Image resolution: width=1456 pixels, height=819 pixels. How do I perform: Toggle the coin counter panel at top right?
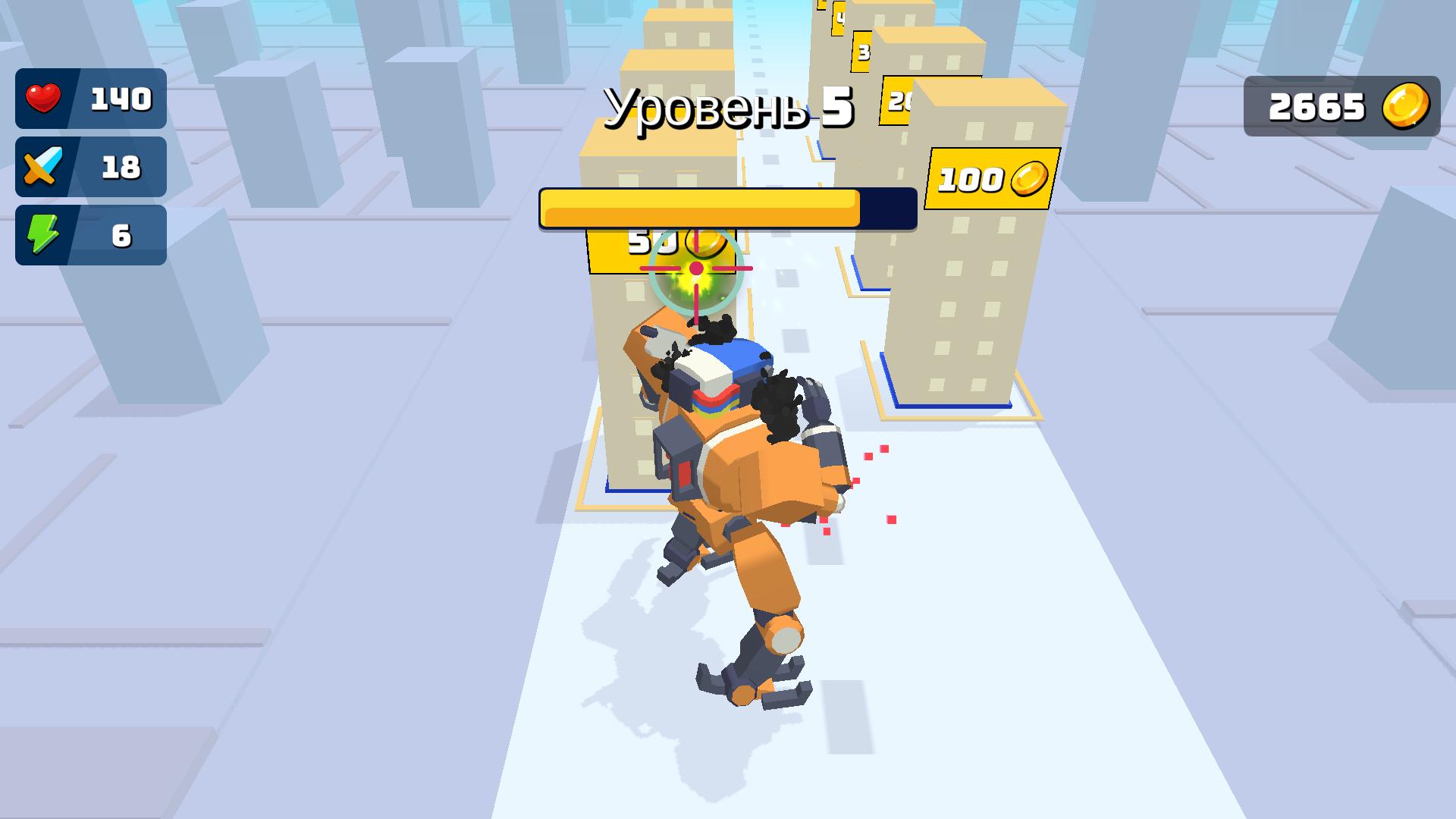tap(1341, 105)
